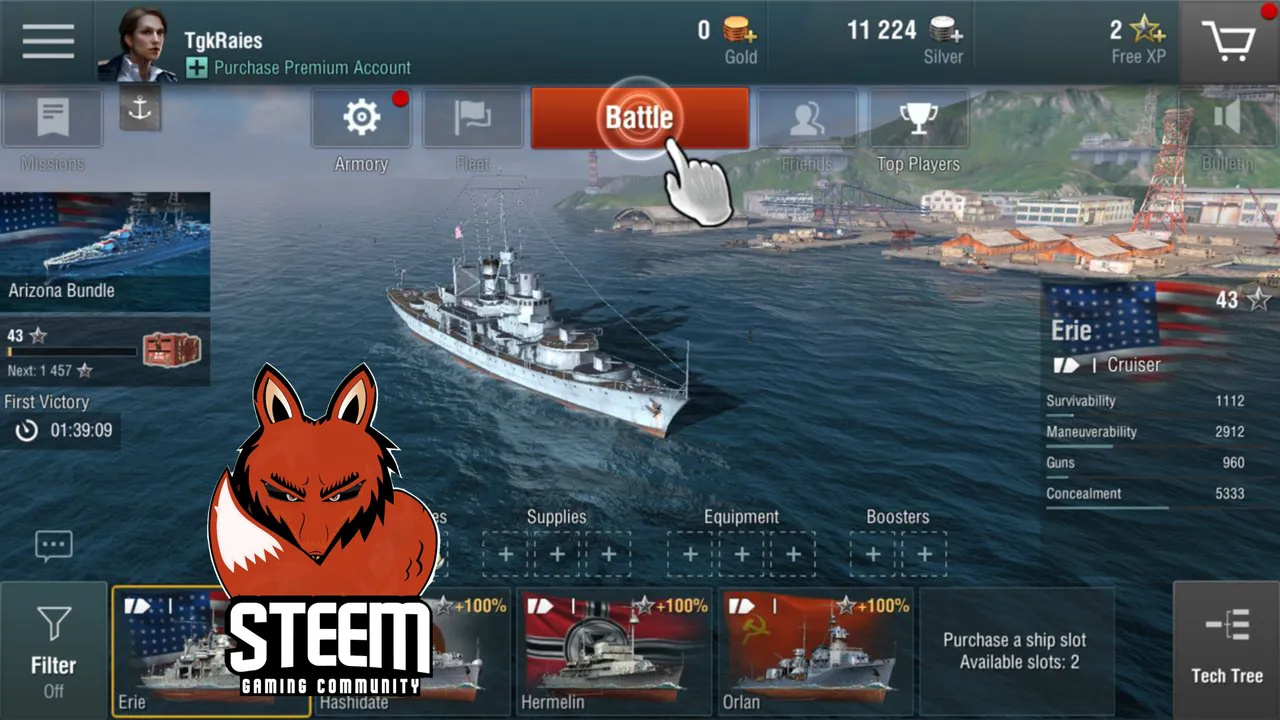Choose the Hermelin ship card
Viewport: 1280px width, 720px height.
[x=613, y=650]
